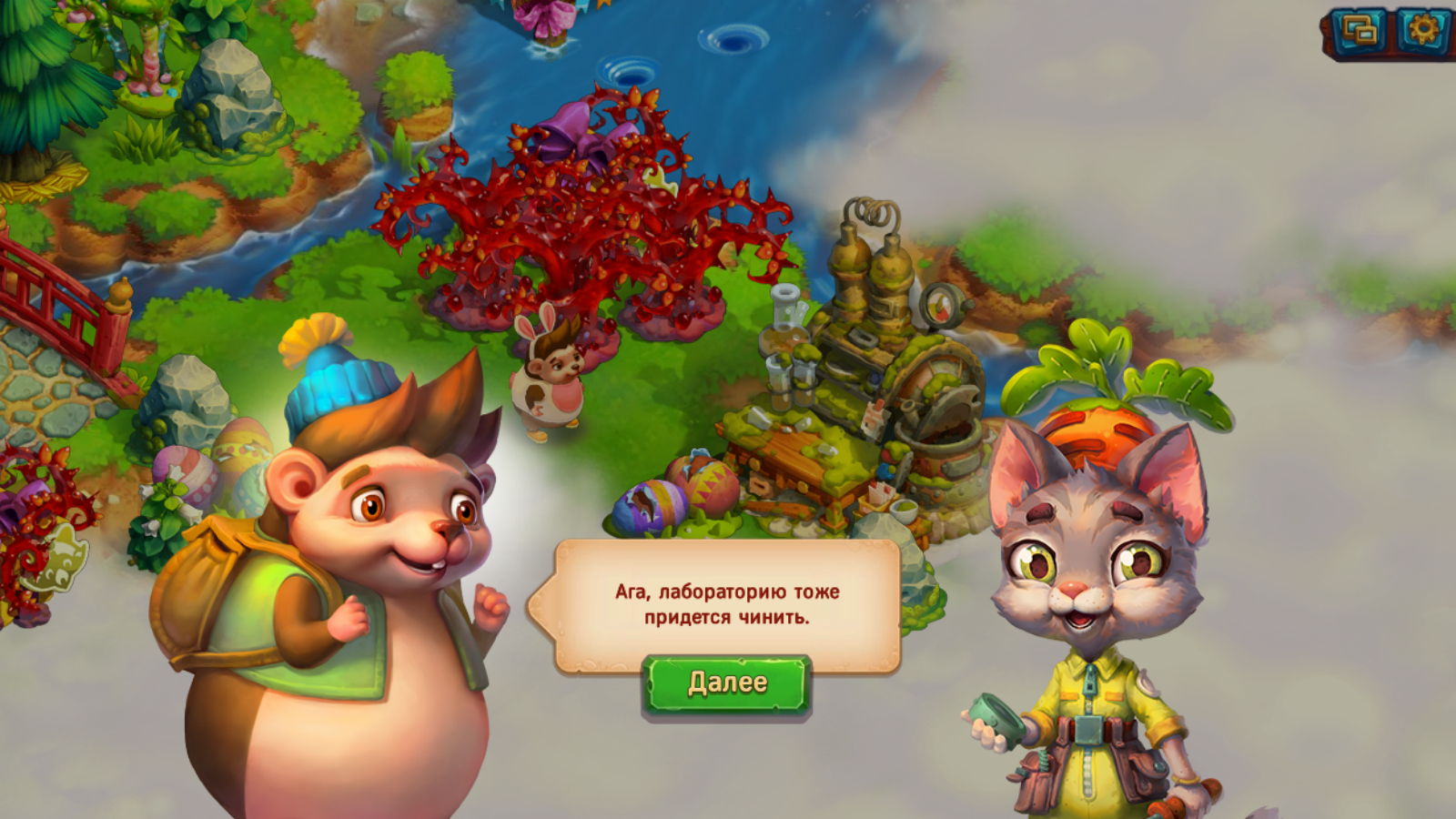Toggle windowed mode with the overlapping windows icon
The height and width of the screenshot is (819, 1456).
click(1359, 33)
